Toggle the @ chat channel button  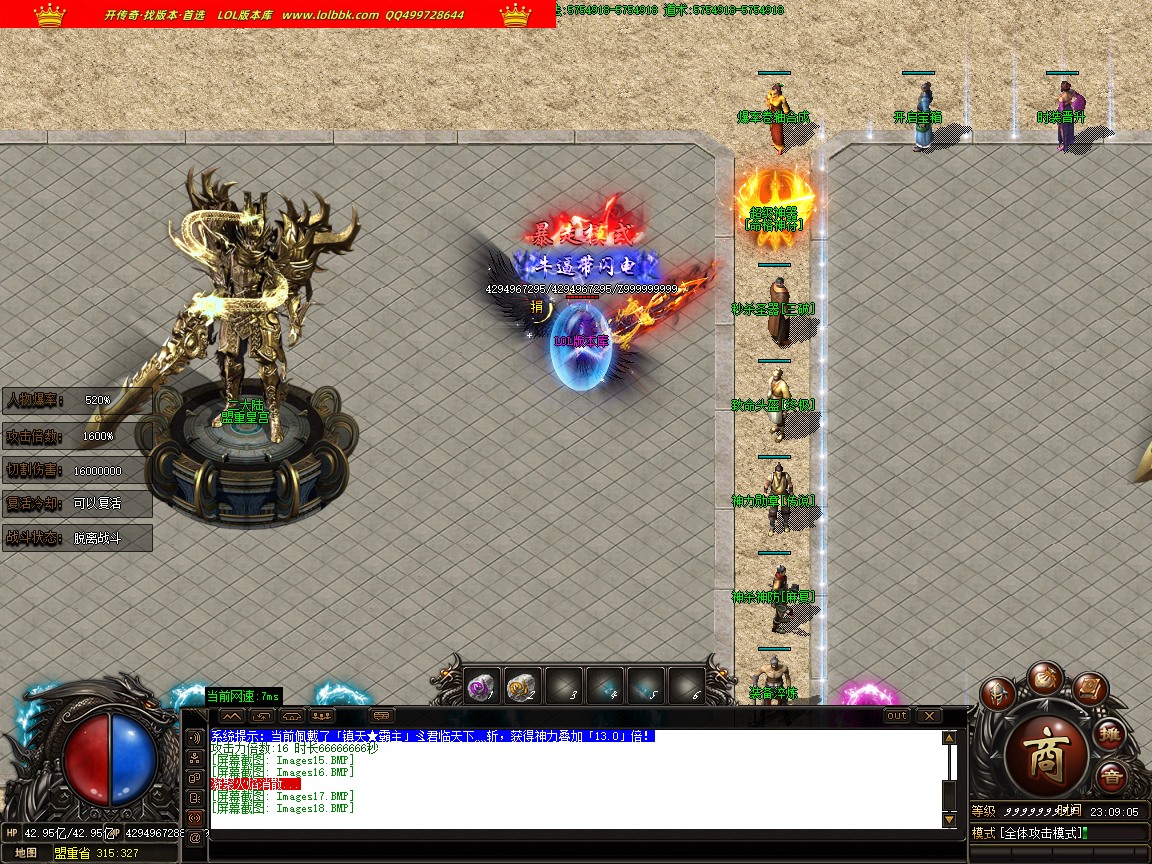point(194,838)
